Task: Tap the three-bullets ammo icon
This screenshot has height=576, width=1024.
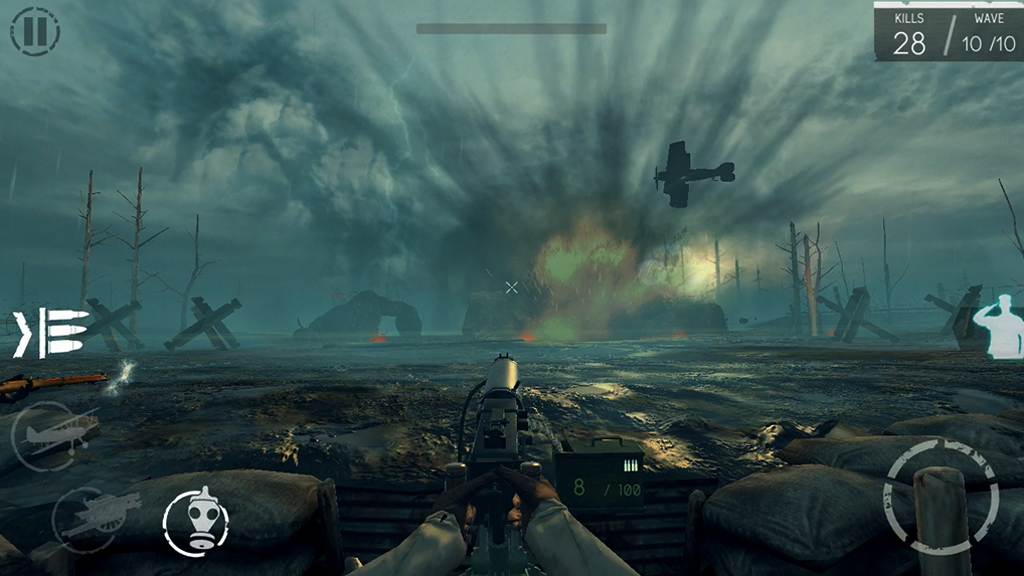Action: pos(50,333)
